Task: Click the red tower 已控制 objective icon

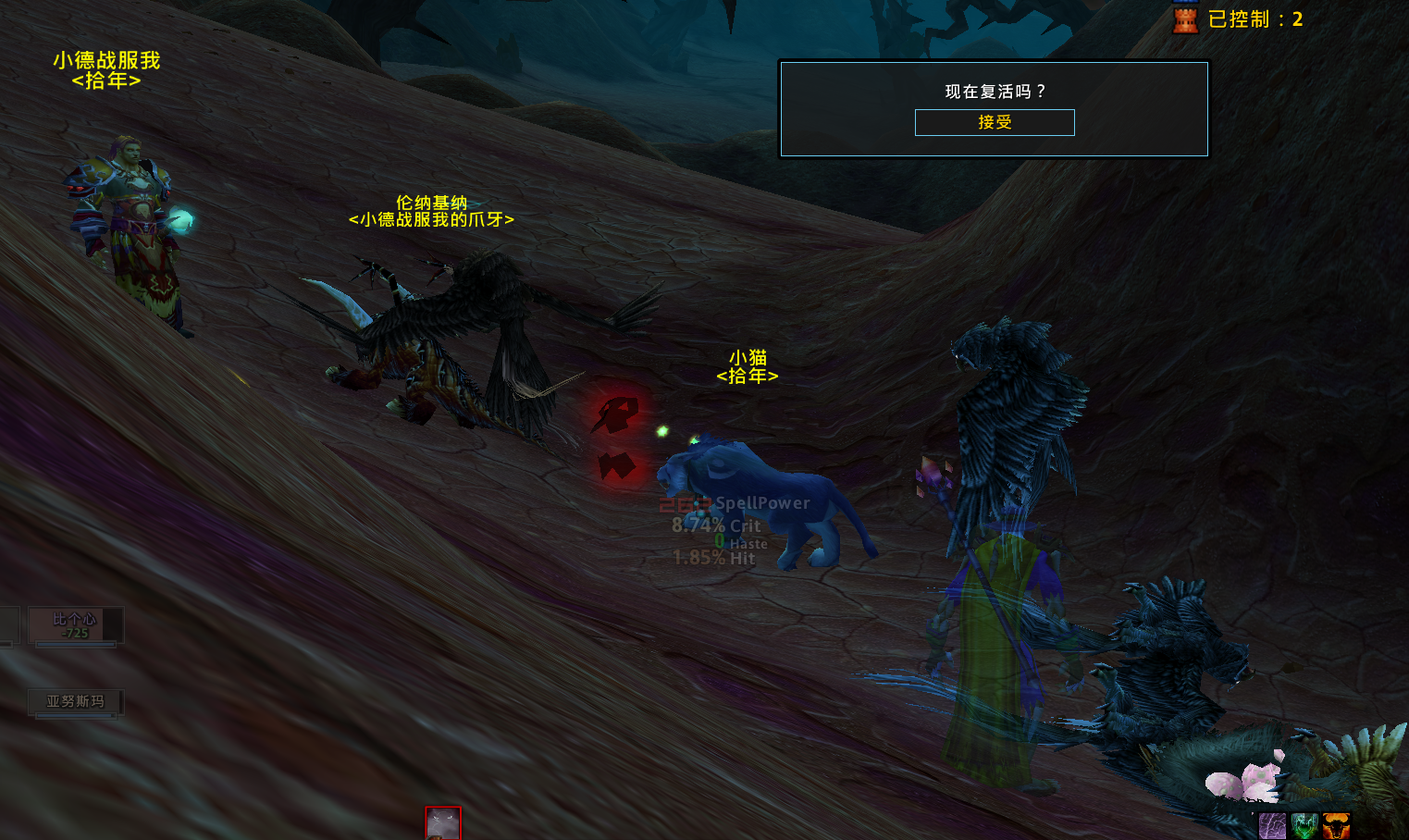Action: (1185, 19)
